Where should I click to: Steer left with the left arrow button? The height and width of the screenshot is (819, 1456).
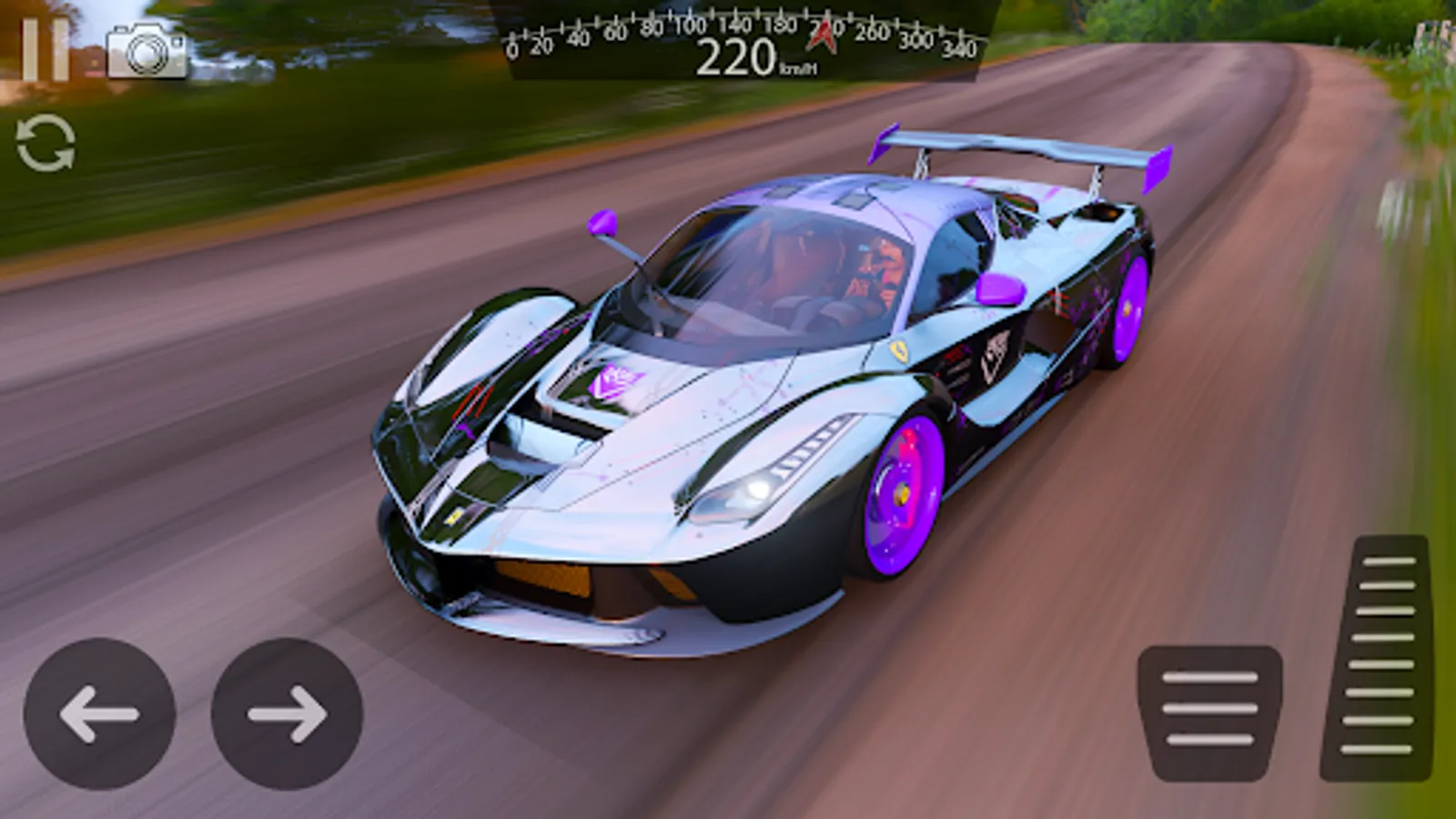(99, 714)
